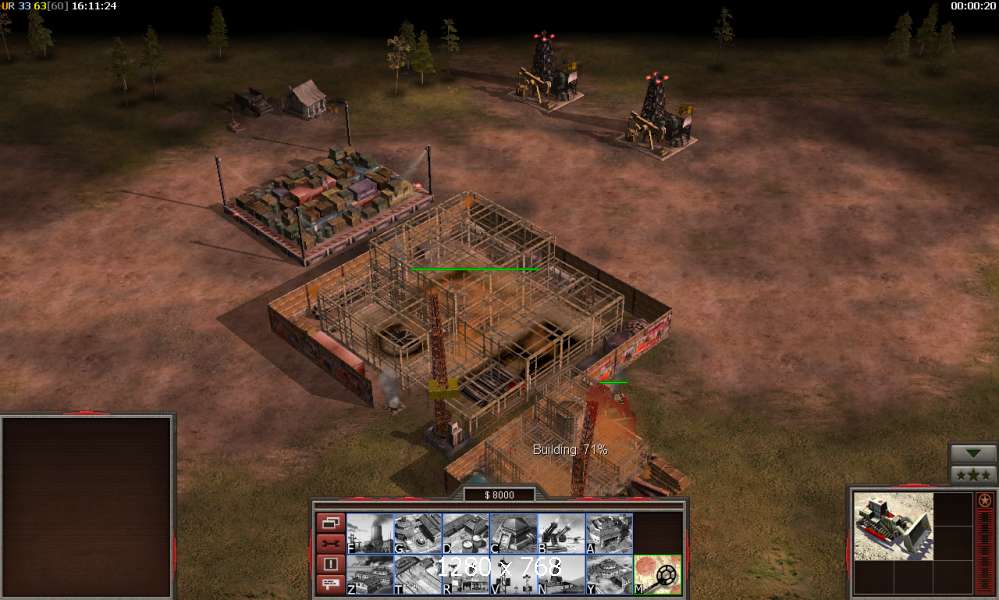This screenshot has height=600, width=999.
Task: Open the three-star generals button
Action: [973, 475]
